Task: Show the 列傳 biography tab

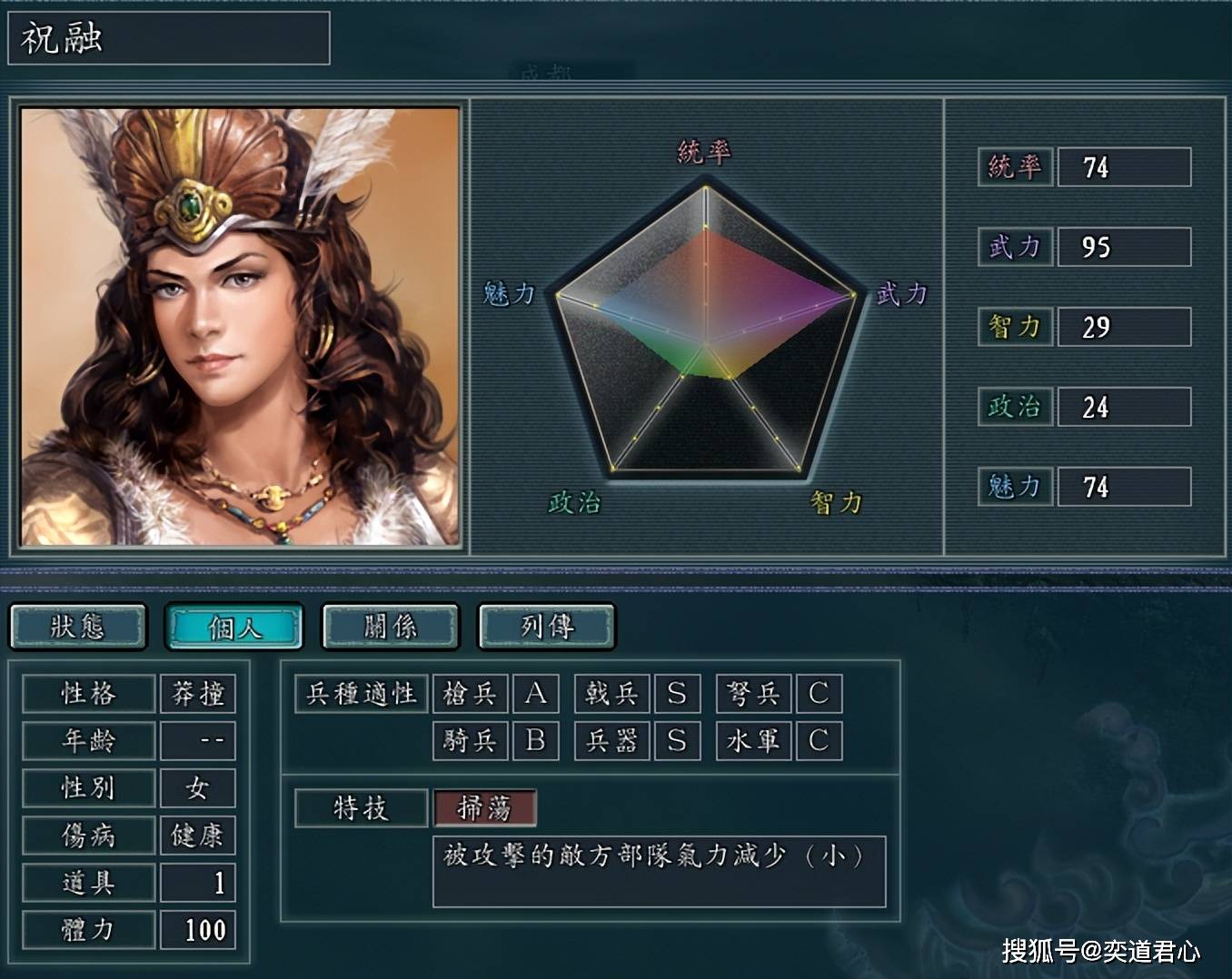Action: (x=547, y=627)
